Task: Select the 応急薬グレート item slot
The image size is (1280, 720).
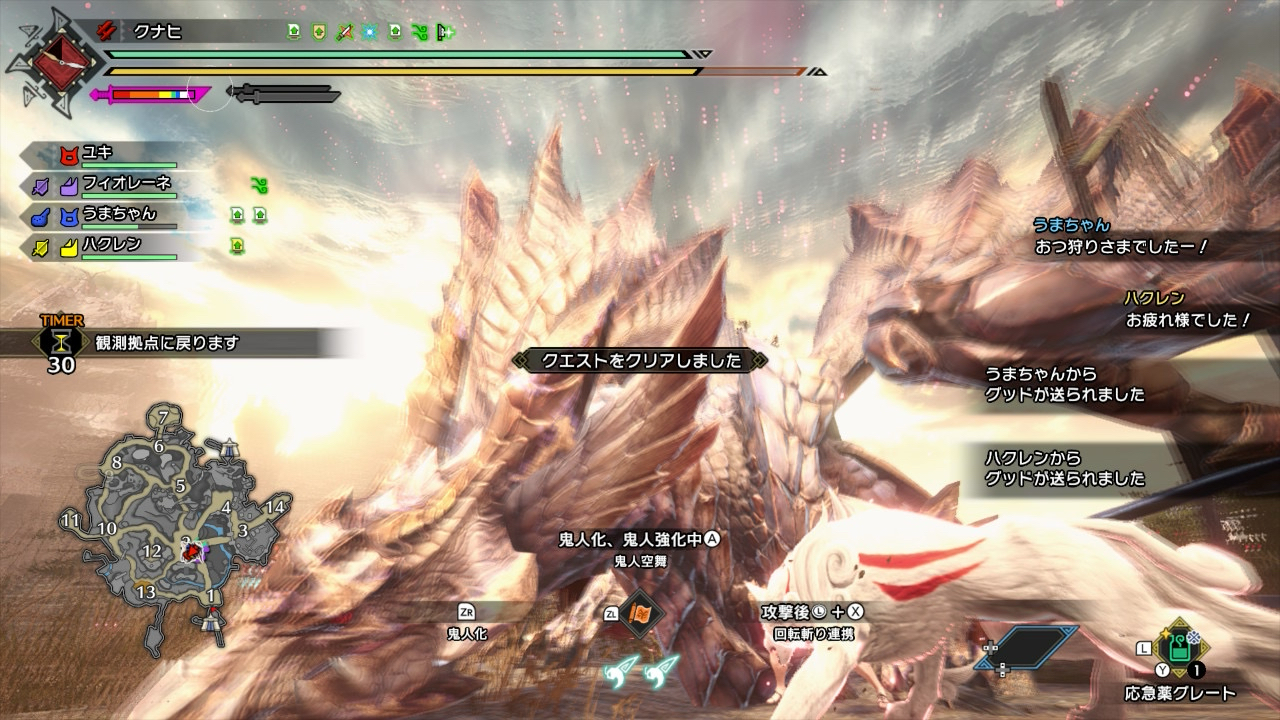Action: click(1180, 648)
